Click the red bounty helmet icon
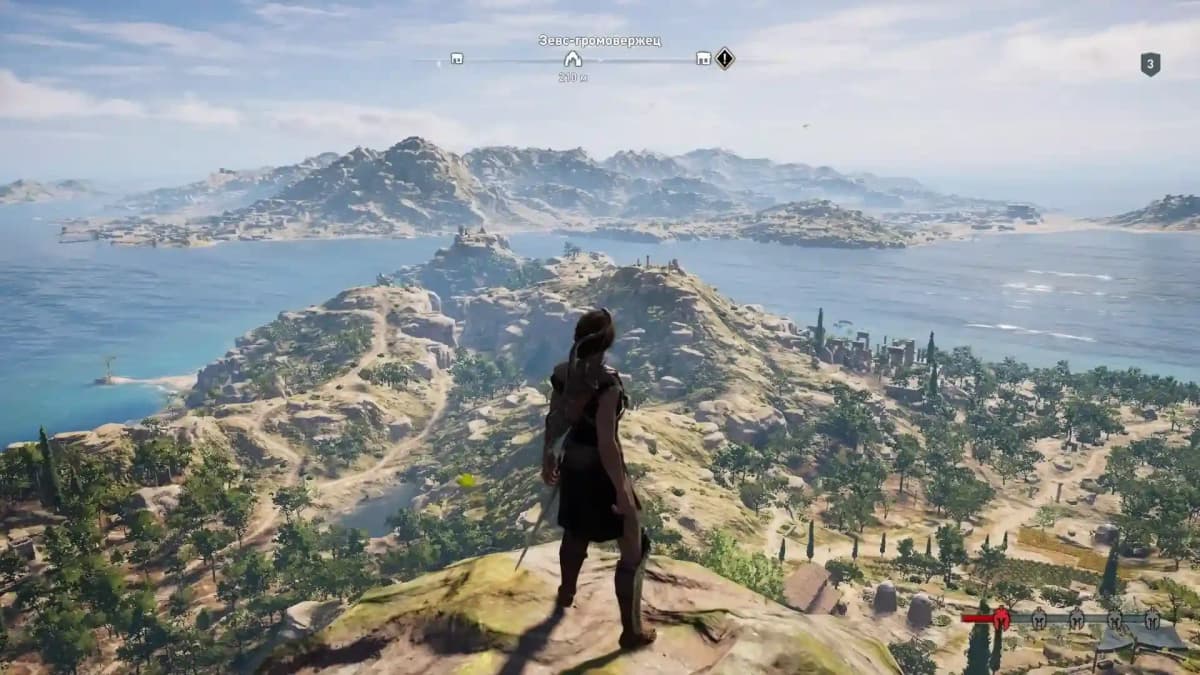 tap(1001, 619)
